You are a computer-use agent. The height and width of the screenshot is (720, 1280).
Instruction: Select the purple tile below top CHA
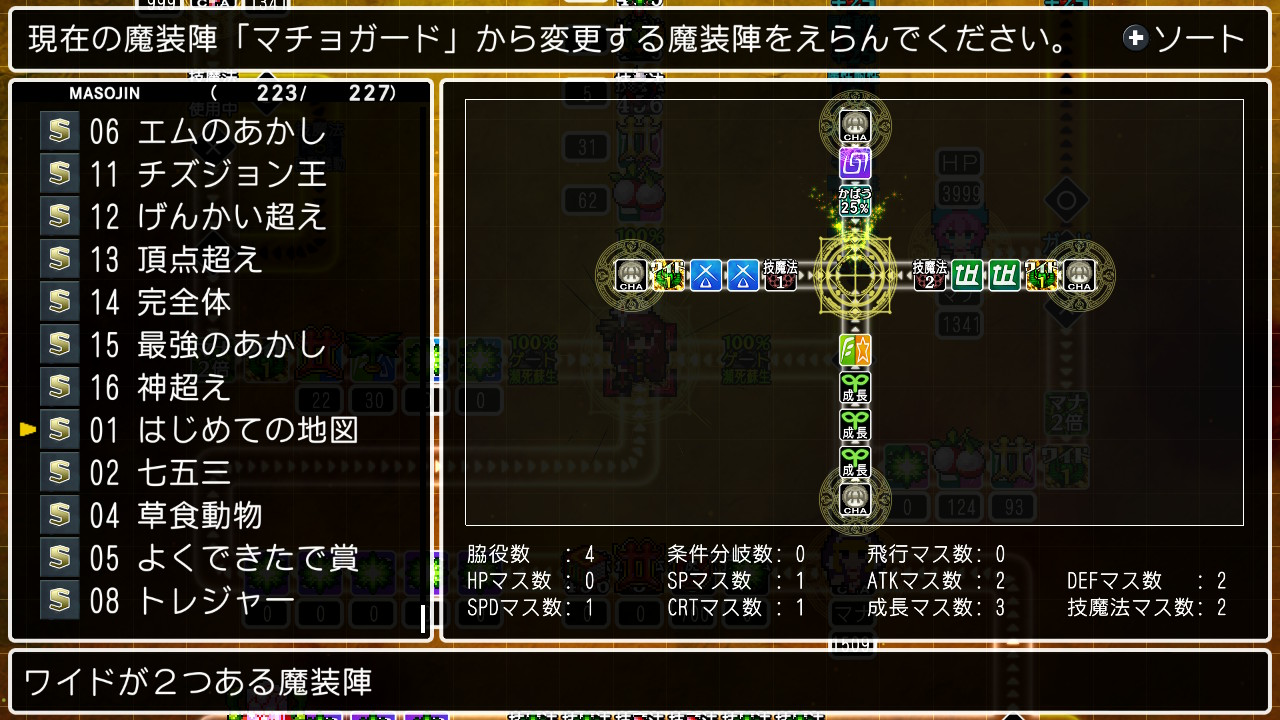pos(854,162)
